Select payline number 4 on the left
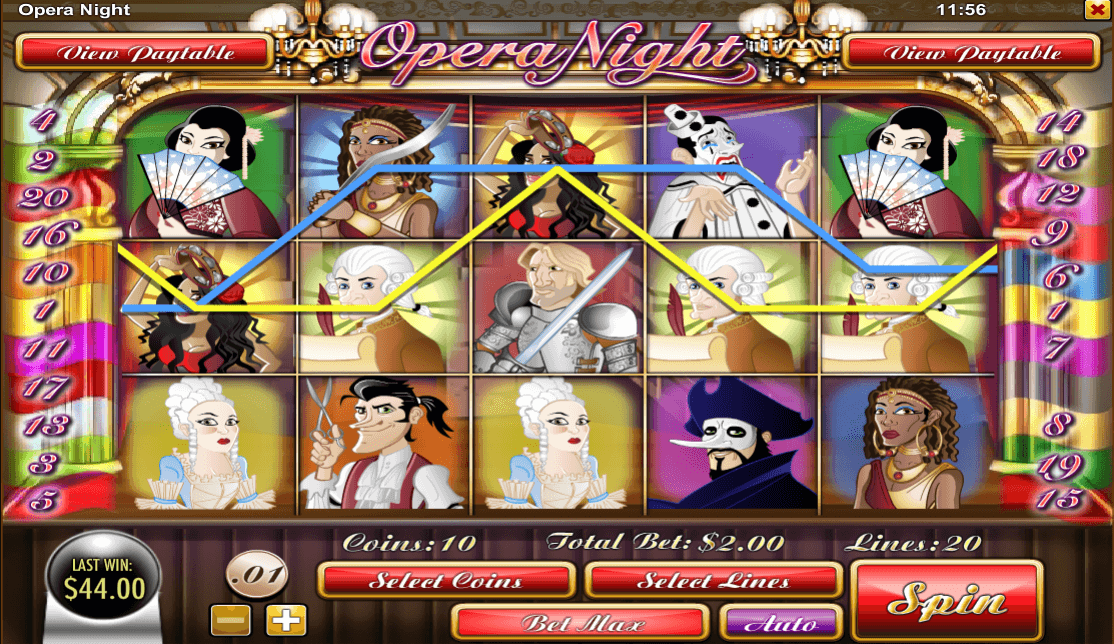Screen dimensions: 1114x644 coord(43,122)
